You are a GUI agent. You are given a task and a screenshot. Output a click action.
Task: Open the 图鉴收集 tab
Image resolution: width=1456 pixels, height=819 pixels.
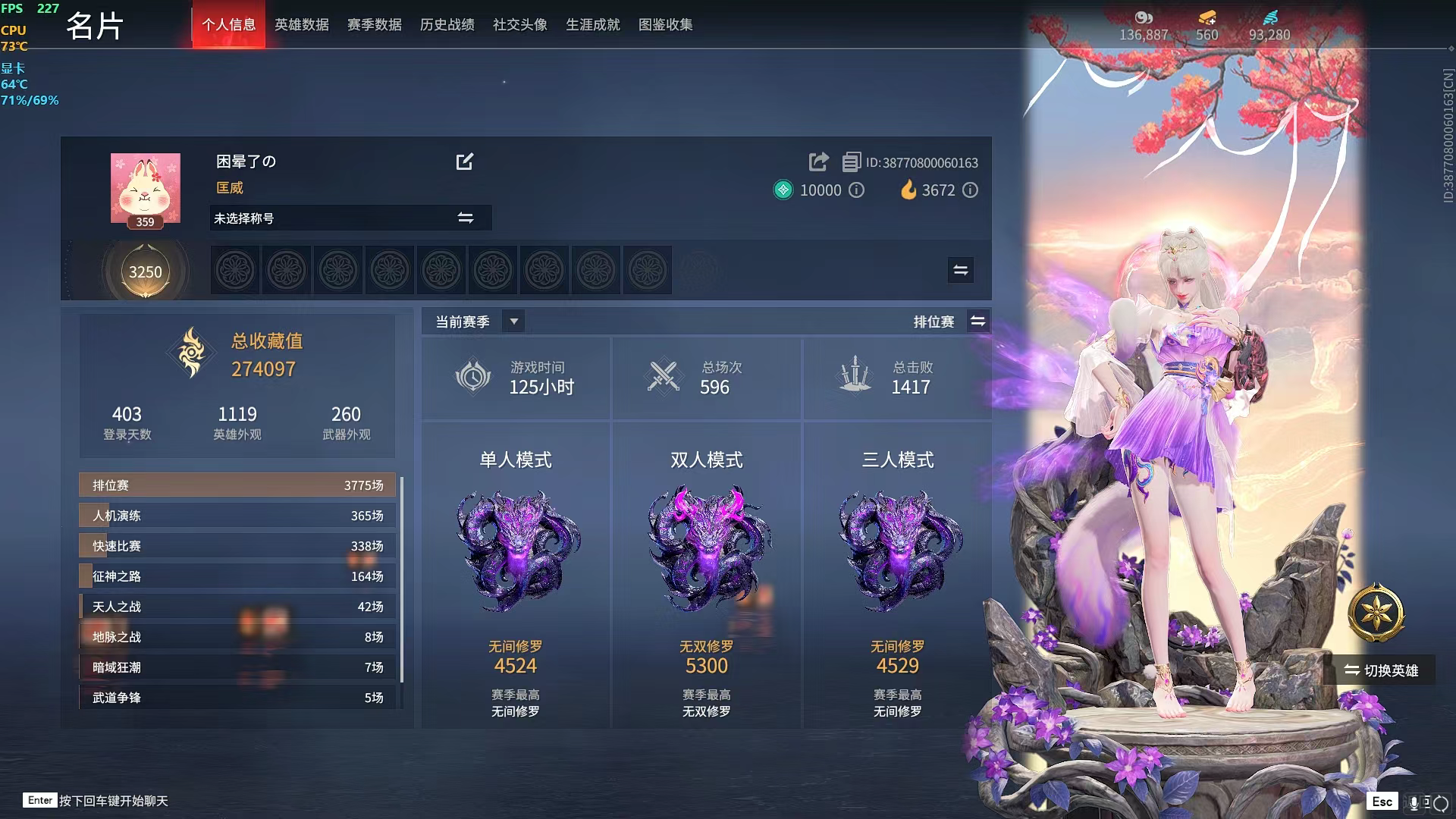click(x=667, y=24)
